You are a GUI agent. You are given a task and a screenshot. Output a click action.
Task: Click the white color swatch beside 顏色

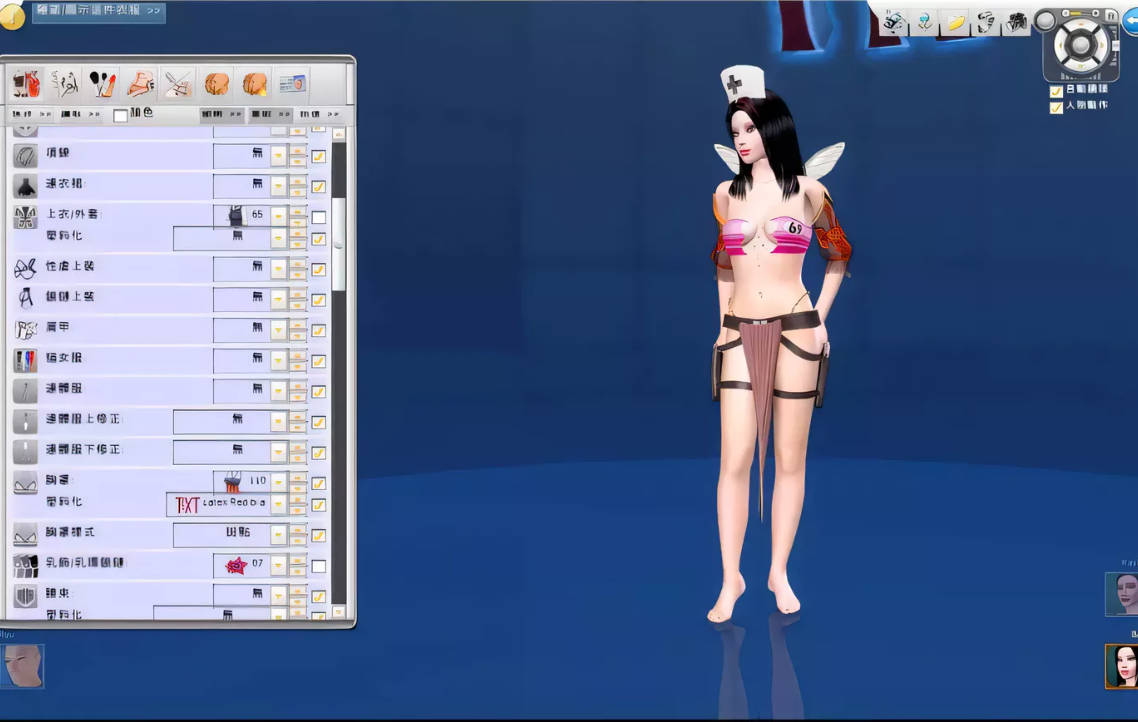coord(120,116)
